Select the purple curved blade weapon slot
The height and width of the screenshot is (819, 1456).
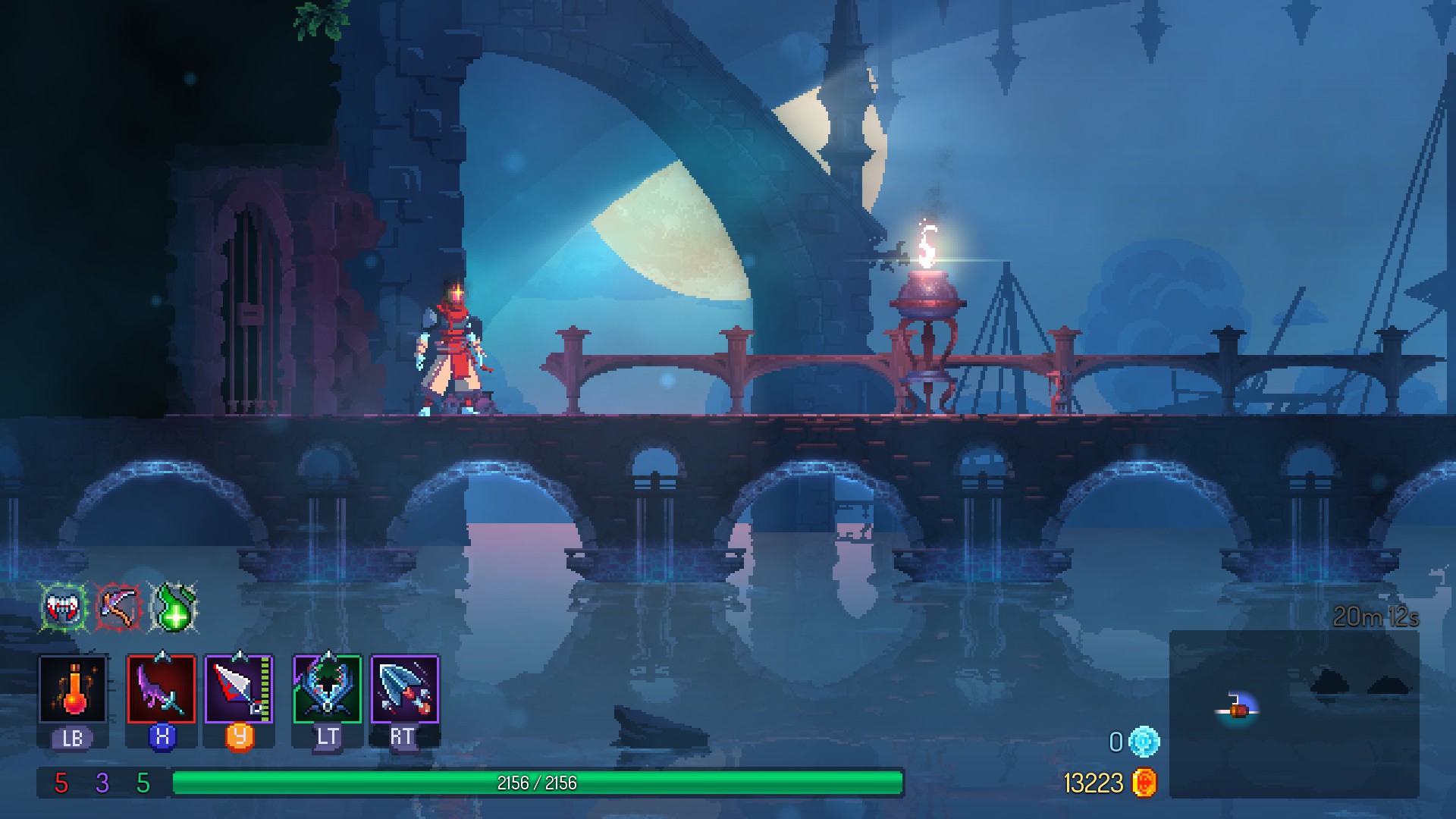(x=161, y=689)
